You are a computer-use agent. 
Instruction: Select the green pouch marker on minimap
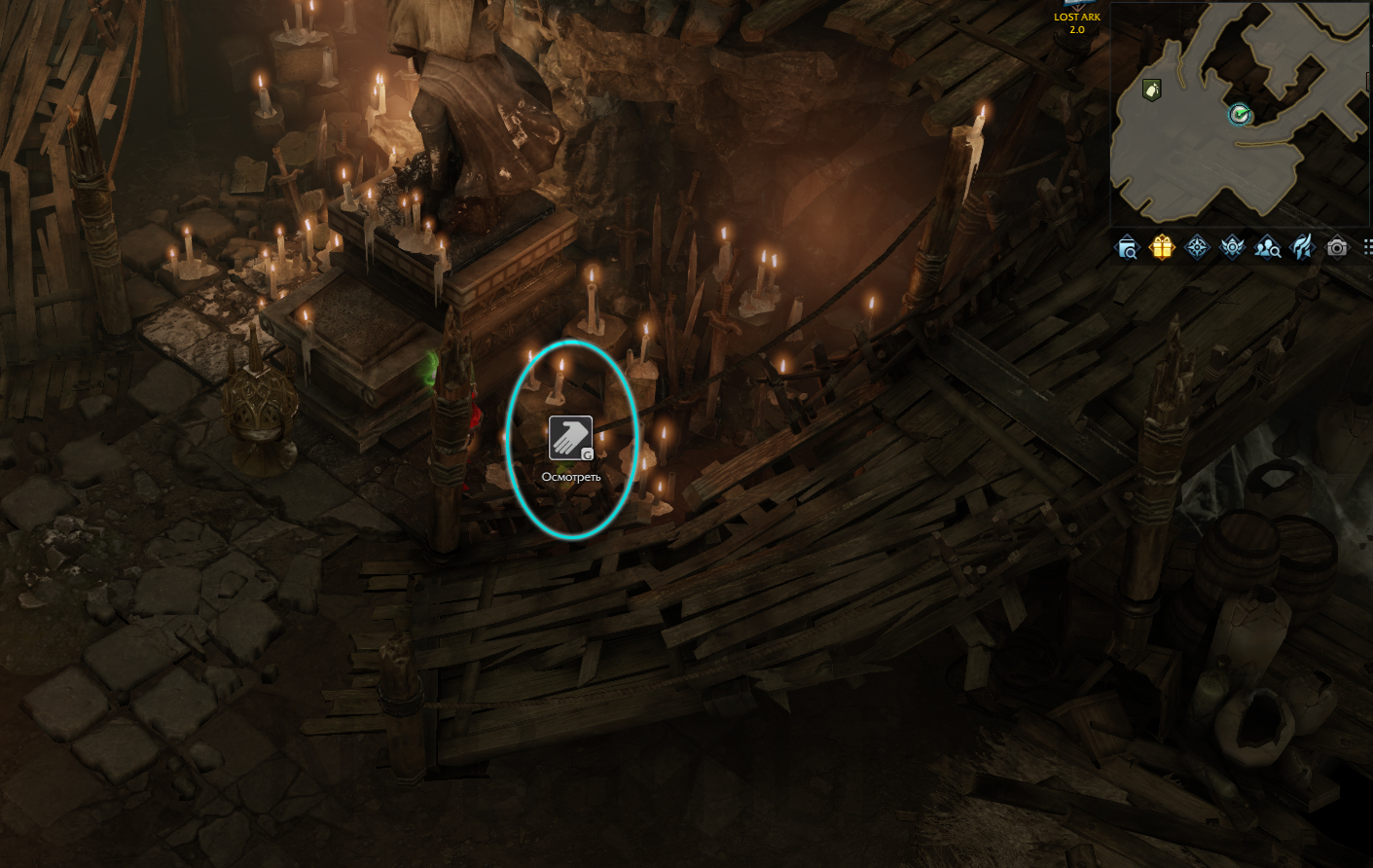(1151, 90)
